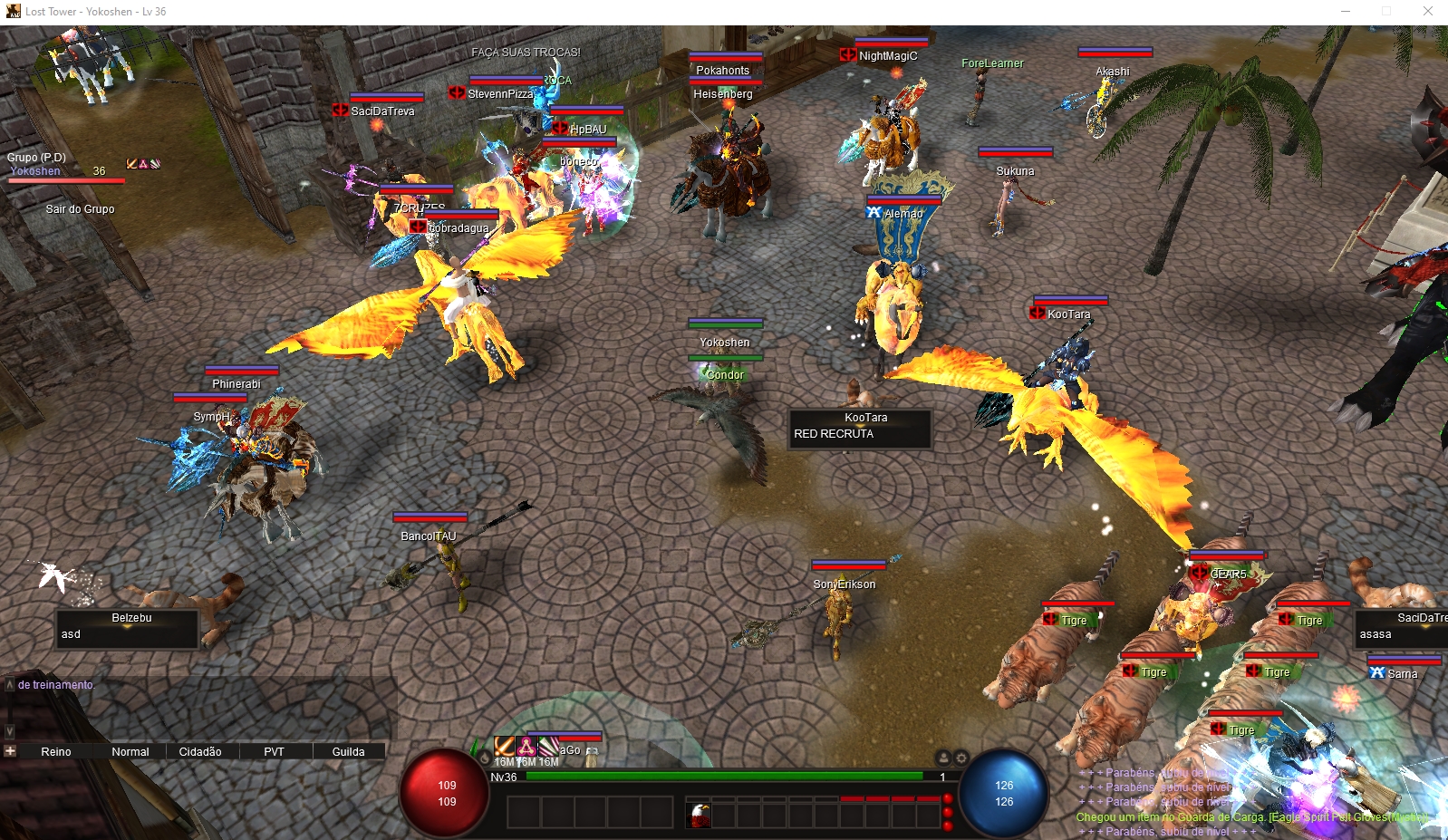Switch to the PVT chat channel
This screenshot has width=1448, height=840.
pyautogui.click(x=274, y=751)
